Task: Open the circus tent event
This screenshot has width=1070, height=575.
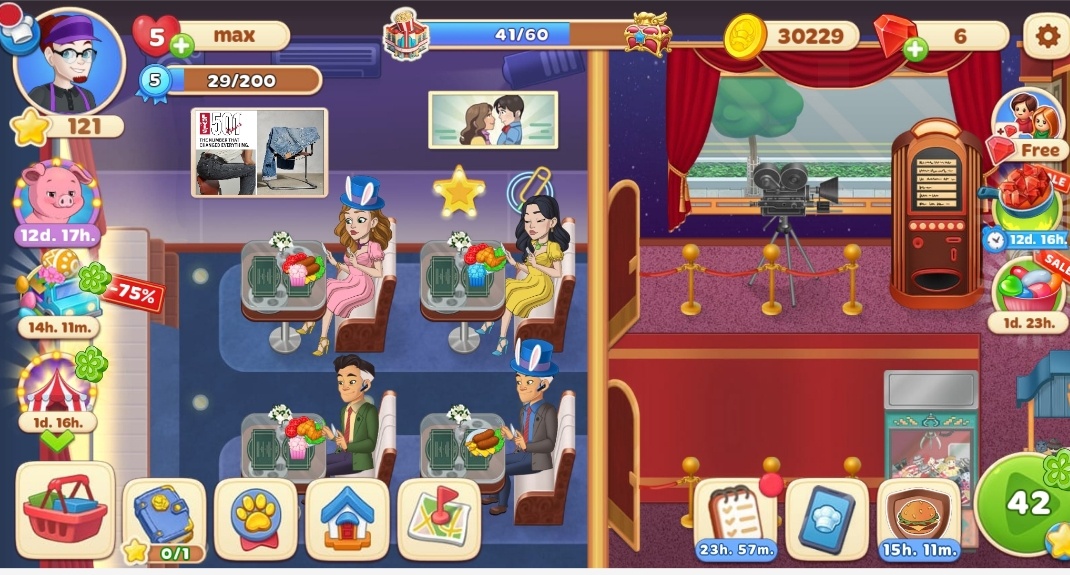Action: [57, 387]
